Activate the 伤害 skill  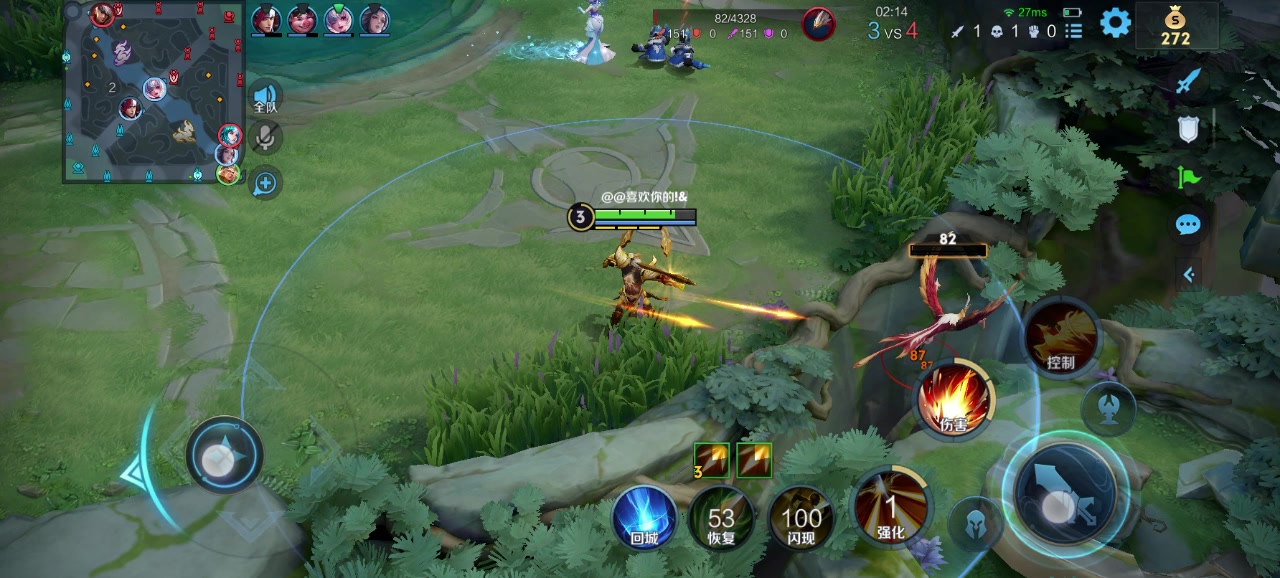[954, 400]
